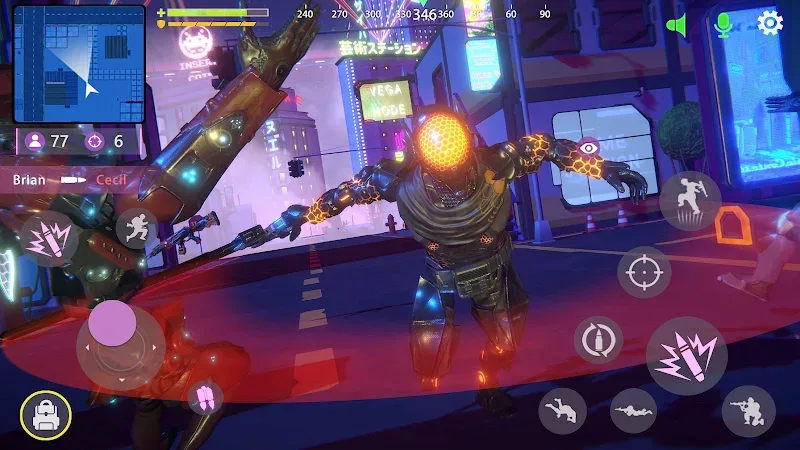Crouch using the kneeling soldier button

click(748, 410)
